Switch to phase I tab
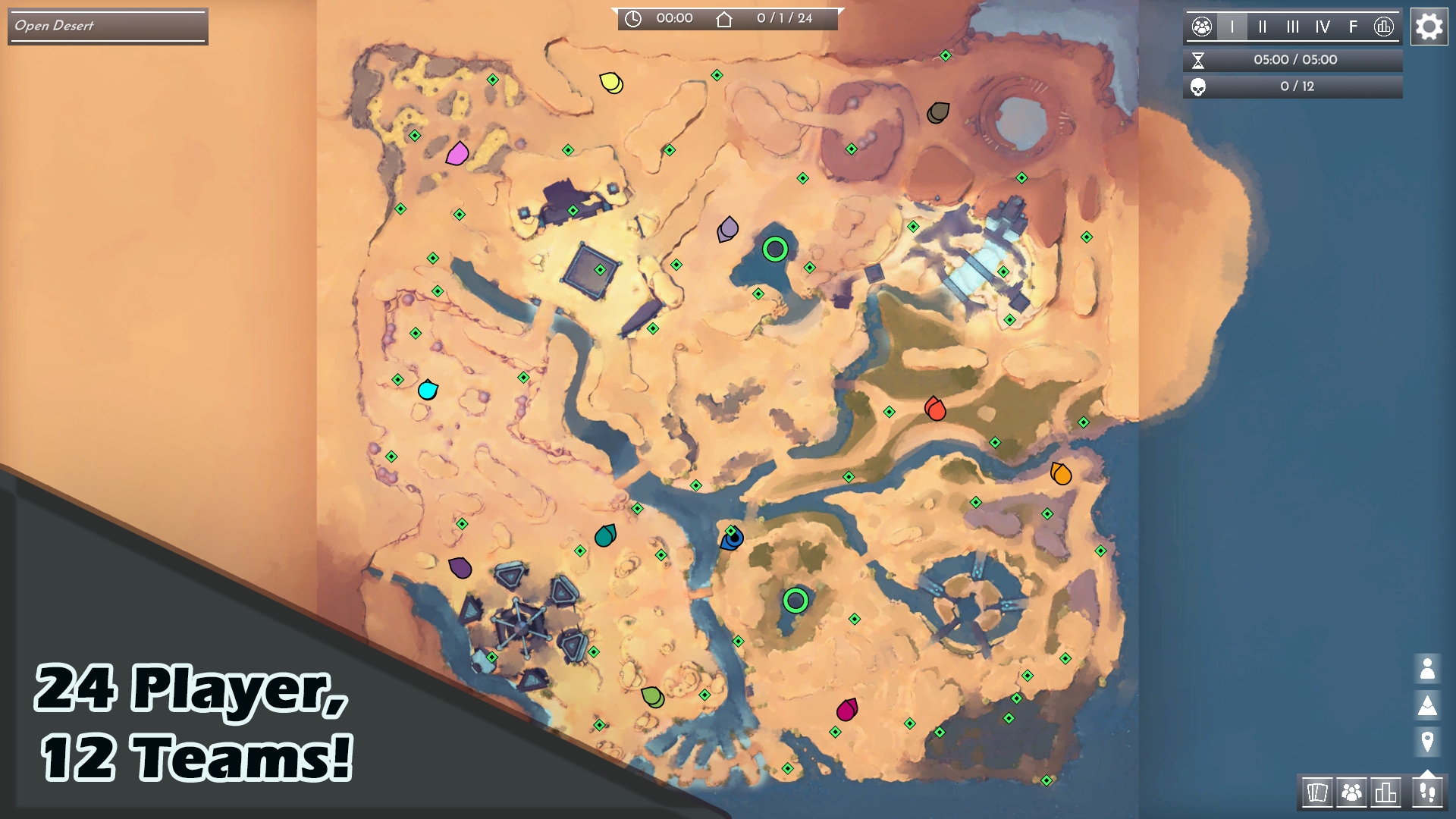The height and width of the screenshot is (819, 1456). 1232,27
